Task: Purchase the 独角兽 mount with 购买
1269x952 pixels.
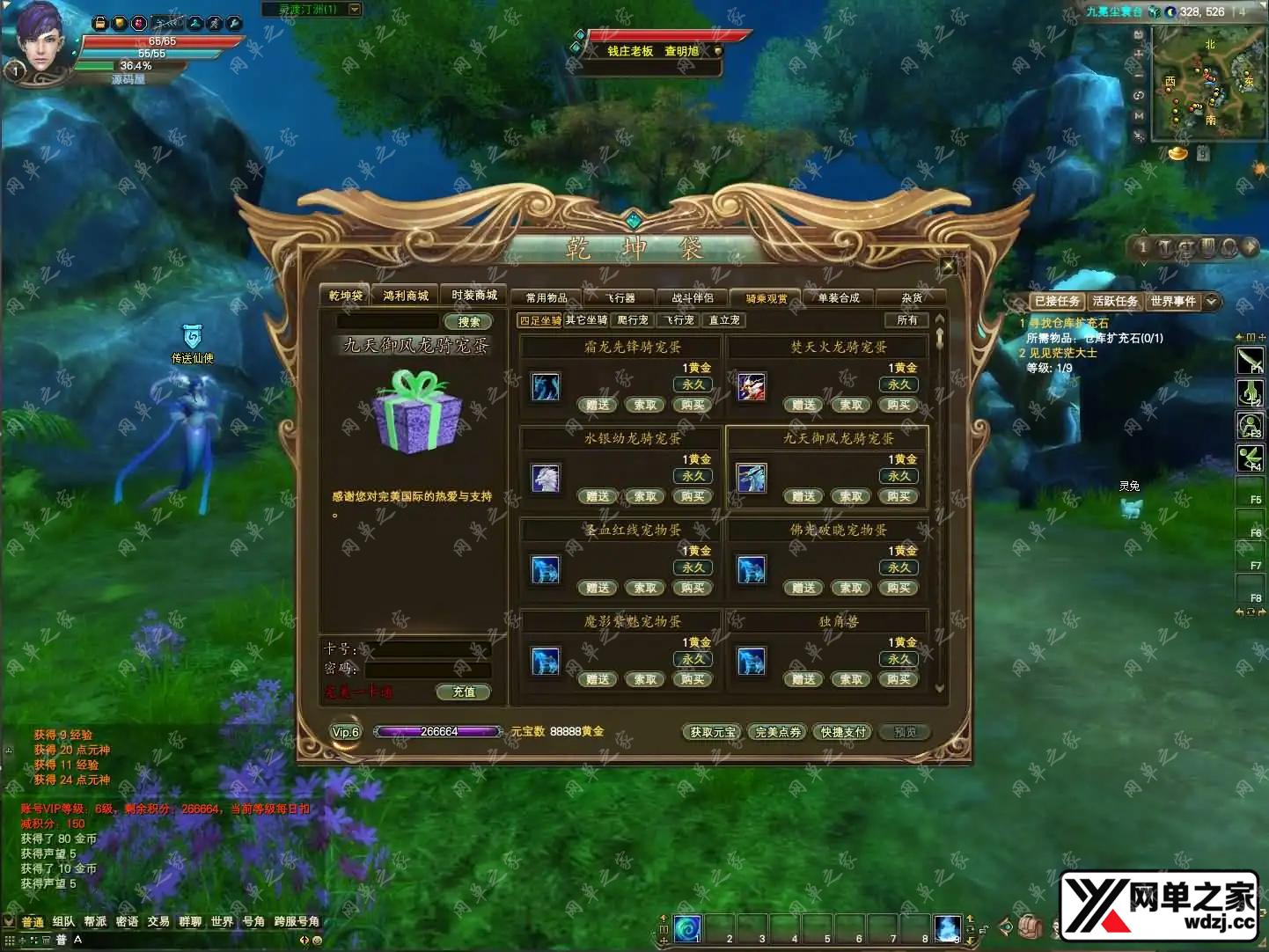Action: [x=899, y=680]
